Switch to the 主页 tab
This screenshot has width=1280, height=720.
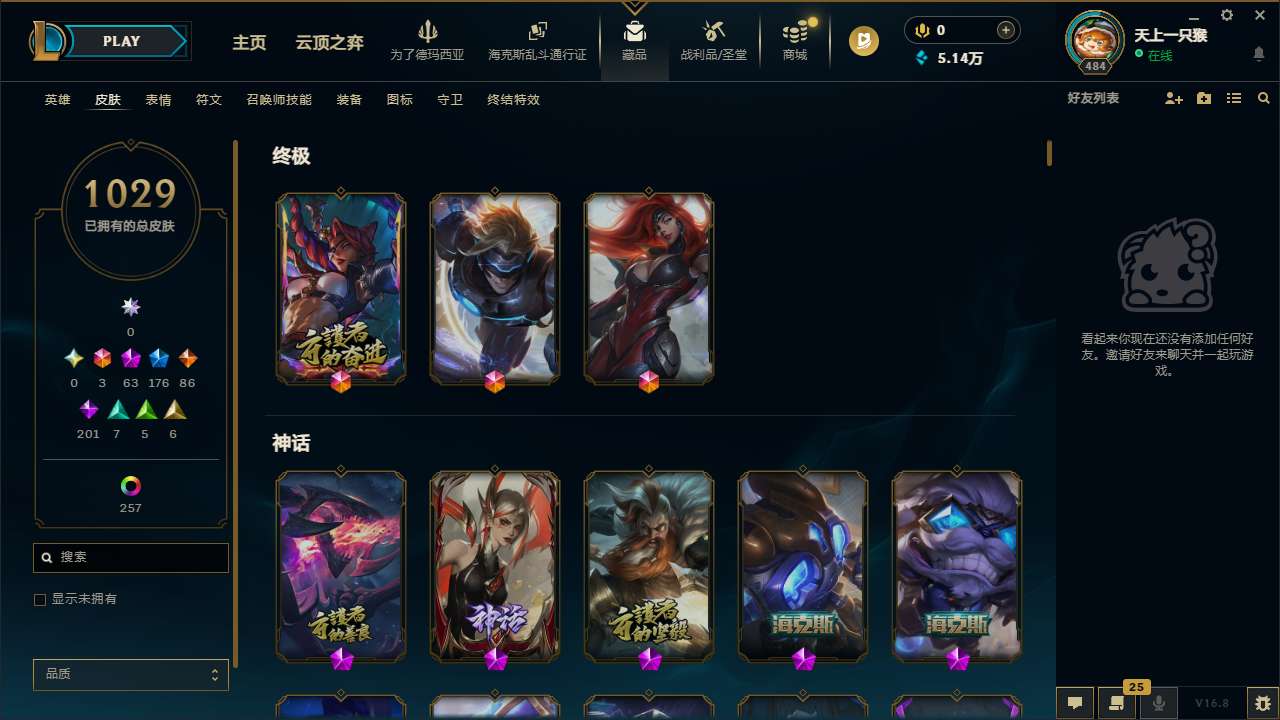coord(248,43)
